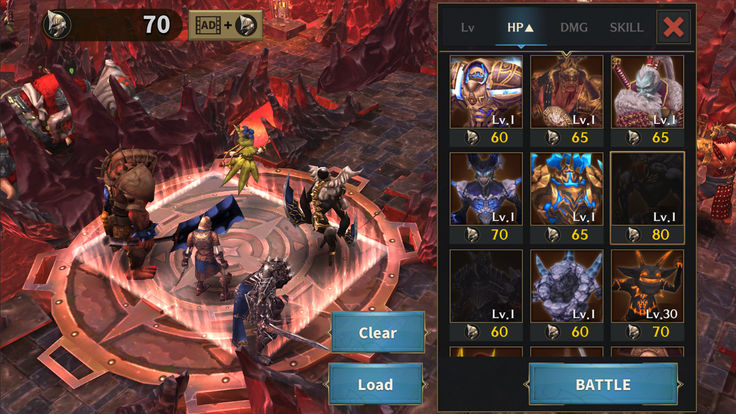The height and width of the screenshot is (414, 736).
Task: Clear the current team formation
Action: click(377, 332)
